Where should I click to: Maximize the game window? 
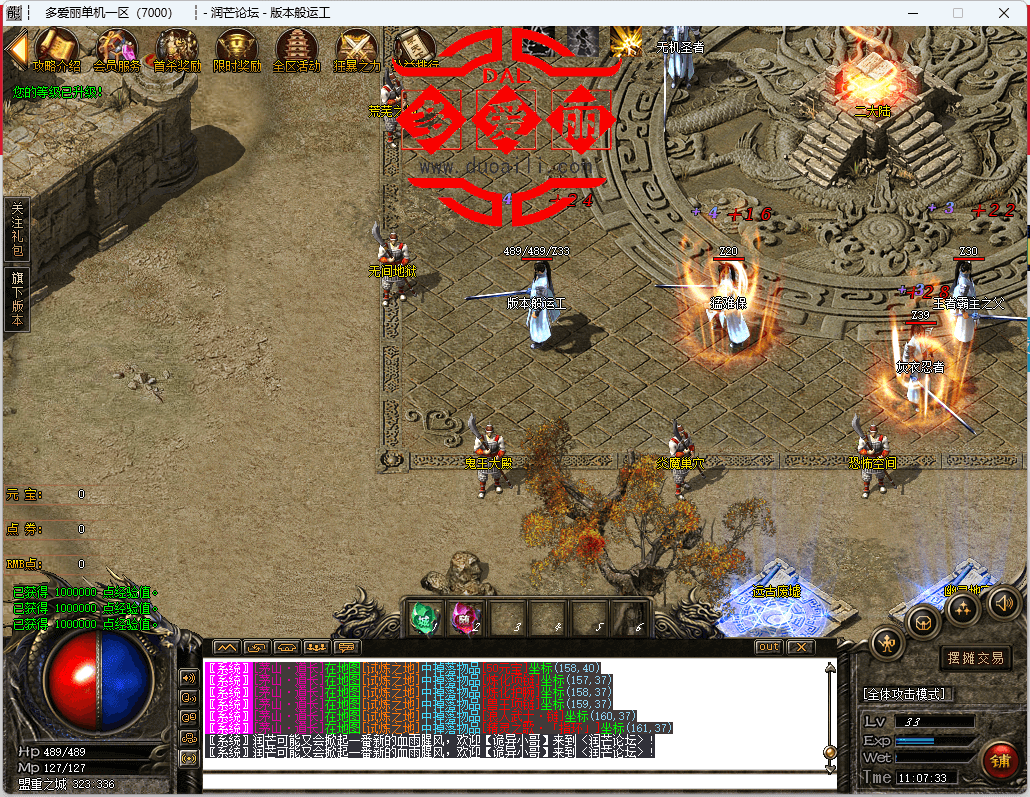coord(958,13)
